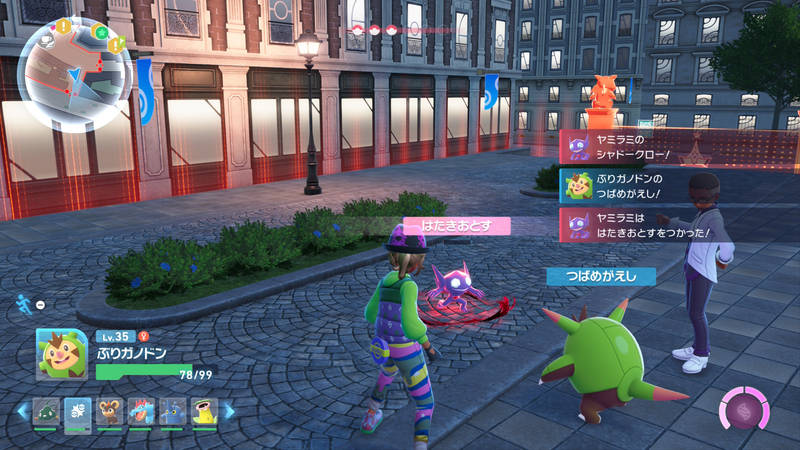Image resolution: width=800 pixels, height=450 pixels.
Task: Open the circular city minimap
Action: click(x=75, y=73)
